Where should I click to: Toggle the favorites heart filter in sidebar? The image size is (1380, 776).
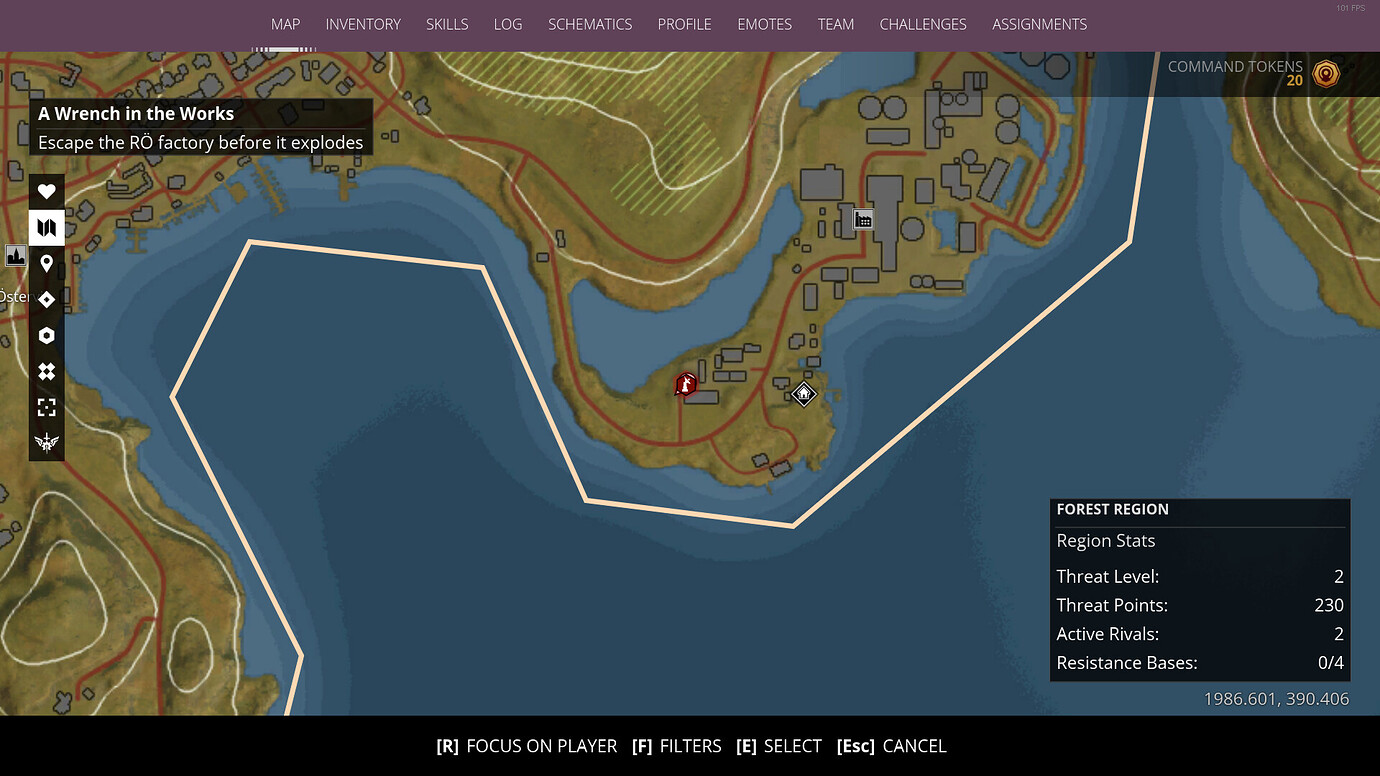46,191
